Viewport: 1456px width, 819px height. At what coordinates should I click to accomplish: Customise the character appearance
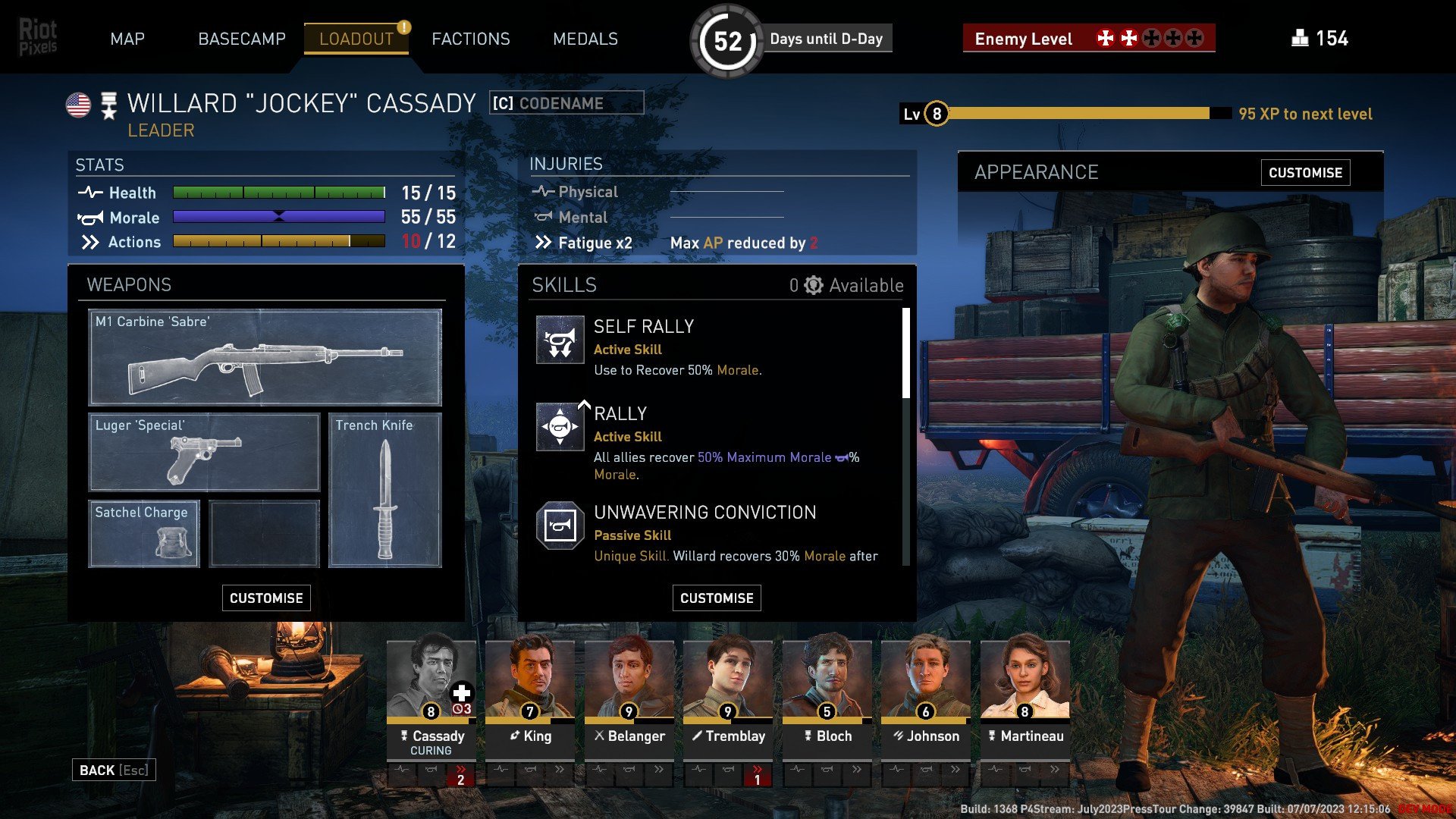click(1305, 173)
